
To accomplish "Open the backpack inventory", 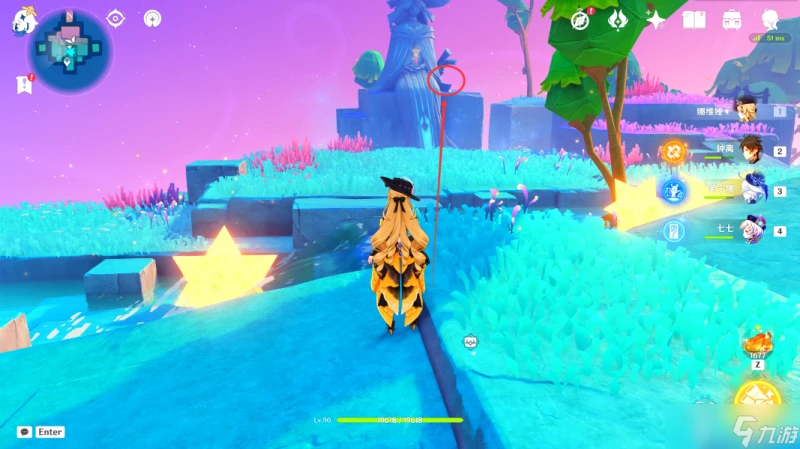I will (x=732, y=19).
